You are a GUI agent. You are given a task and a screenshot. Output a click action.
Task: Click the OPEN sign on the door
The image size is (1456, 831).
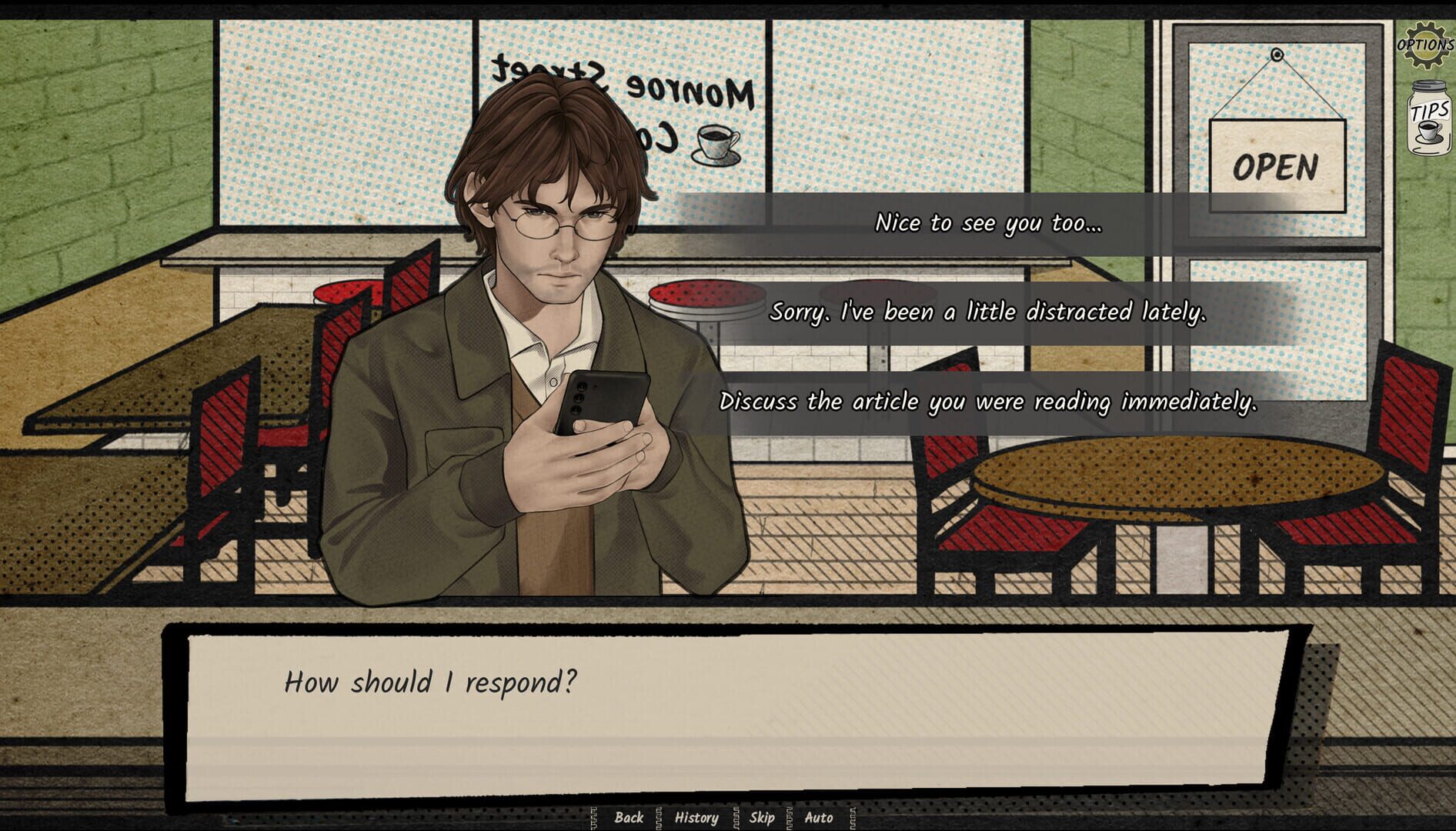(x=1277, y=164)
